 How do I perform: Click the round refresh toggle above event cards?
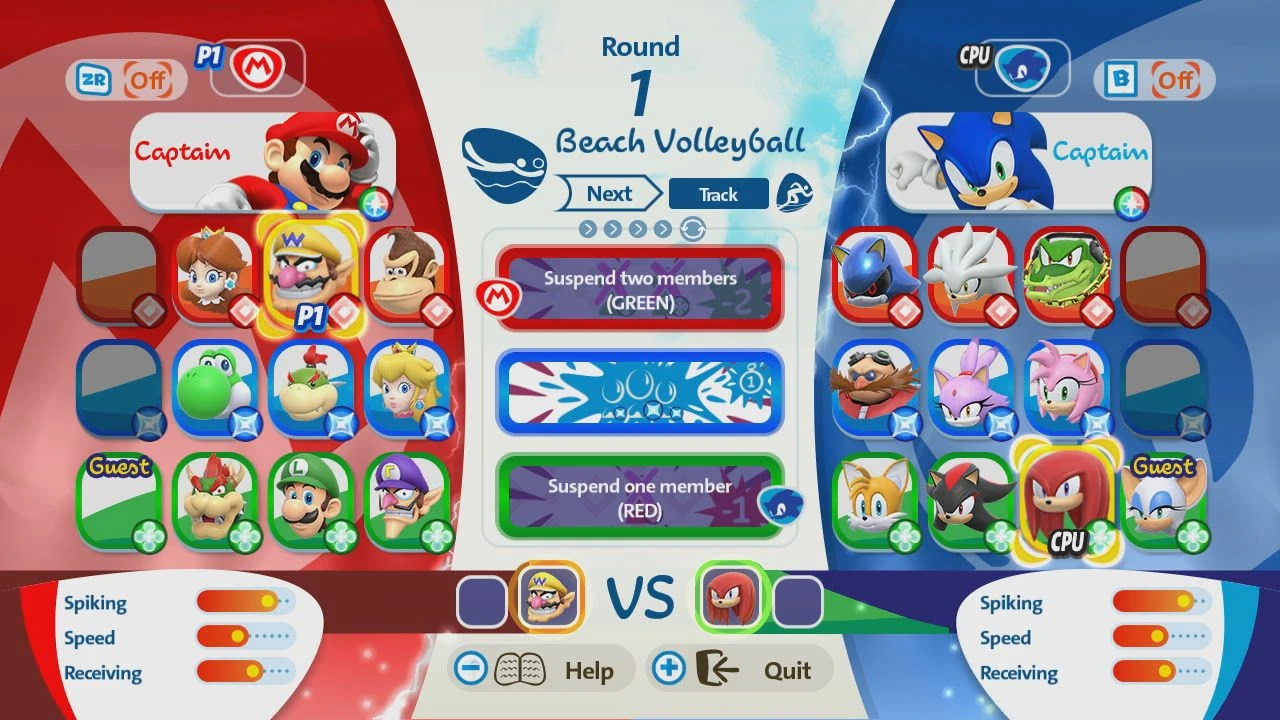(694, 231)
